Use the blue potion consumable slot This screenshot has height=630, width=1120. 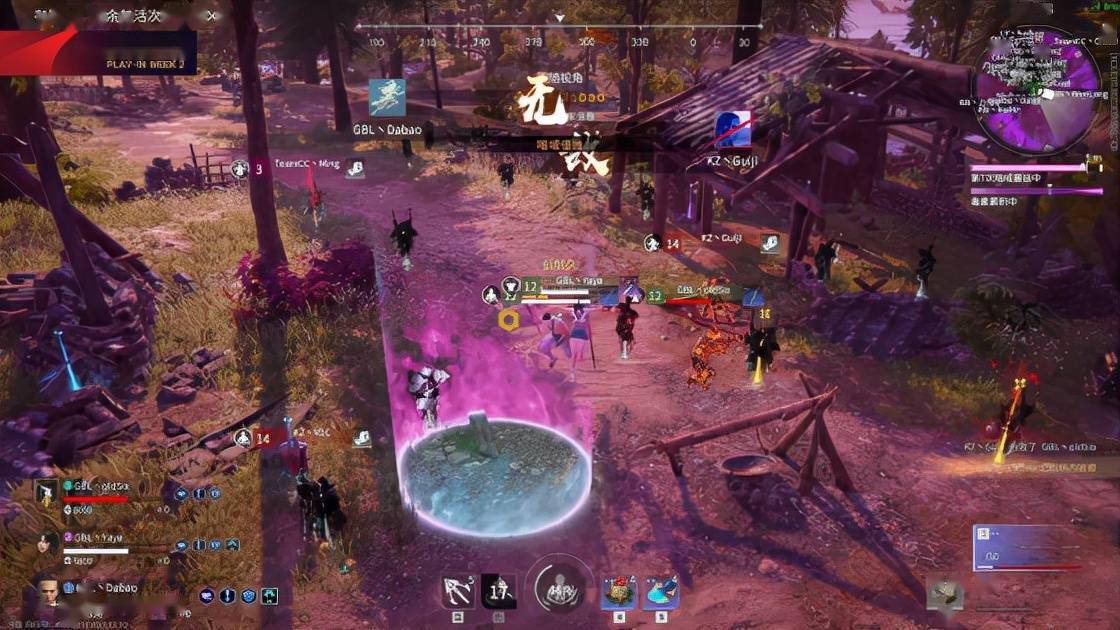pyautogui.click(x=660, y=591)
